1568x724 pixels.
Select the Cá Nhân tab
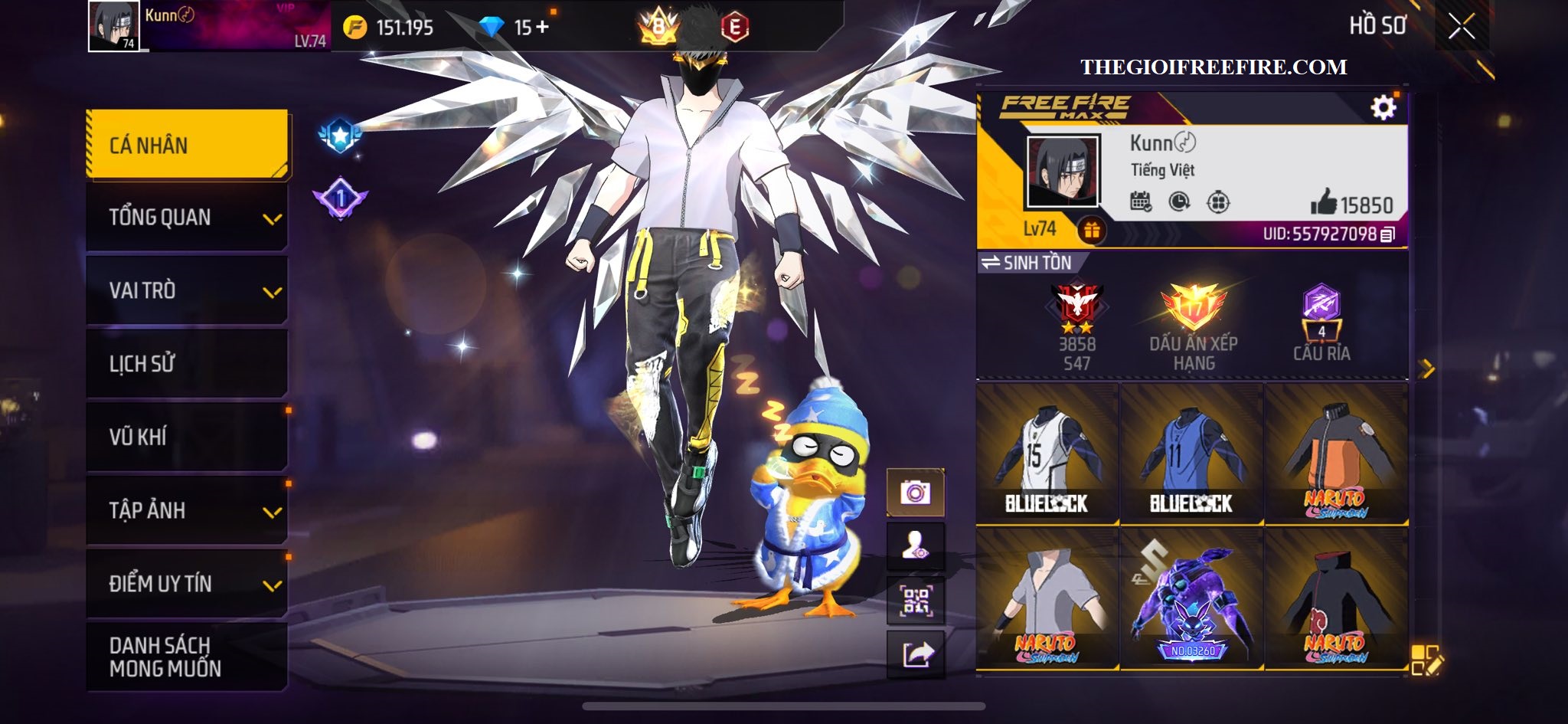pos(188,145)
